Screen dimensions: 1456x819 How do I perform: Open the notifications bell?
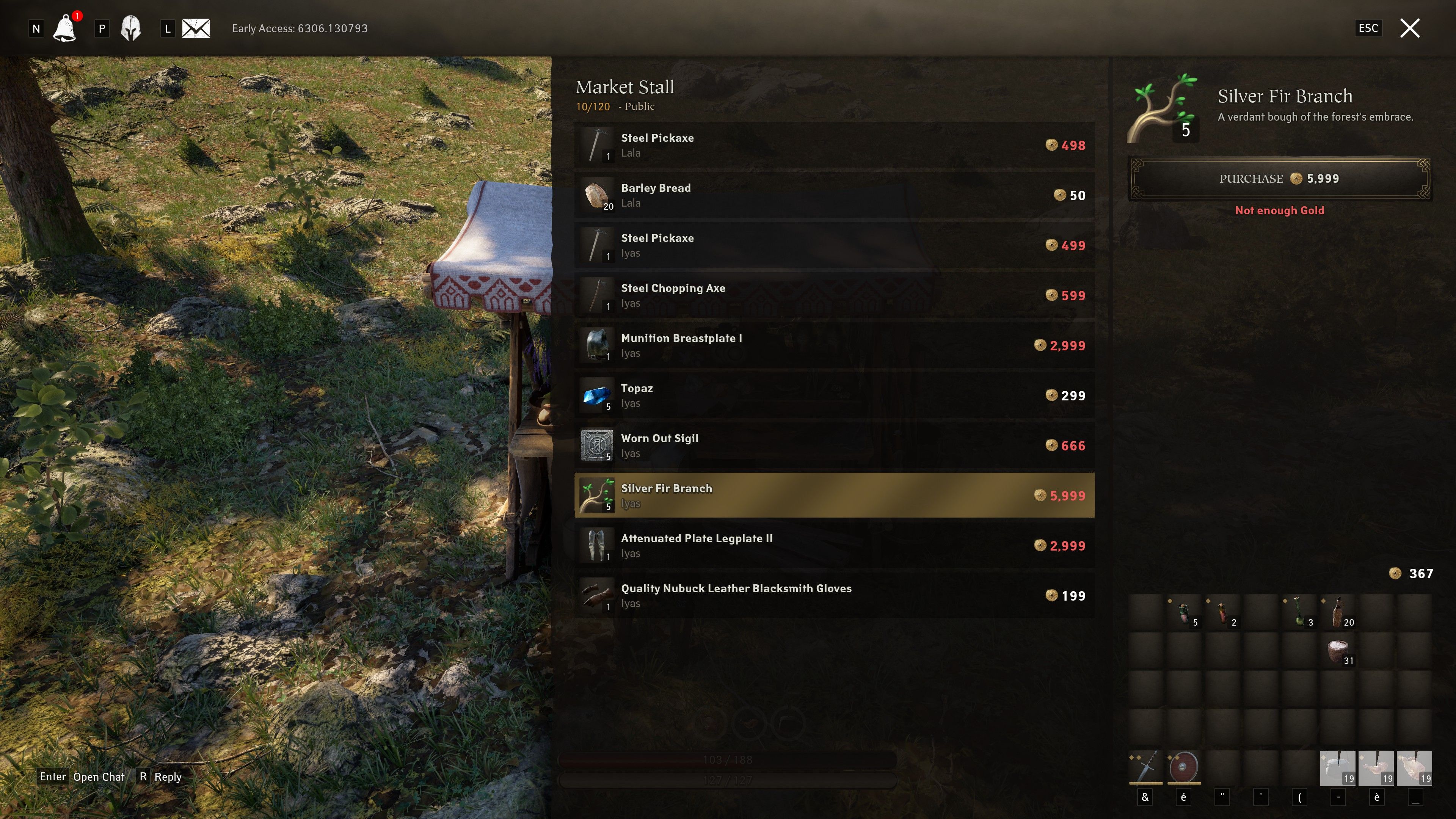(x=65, y=28)
